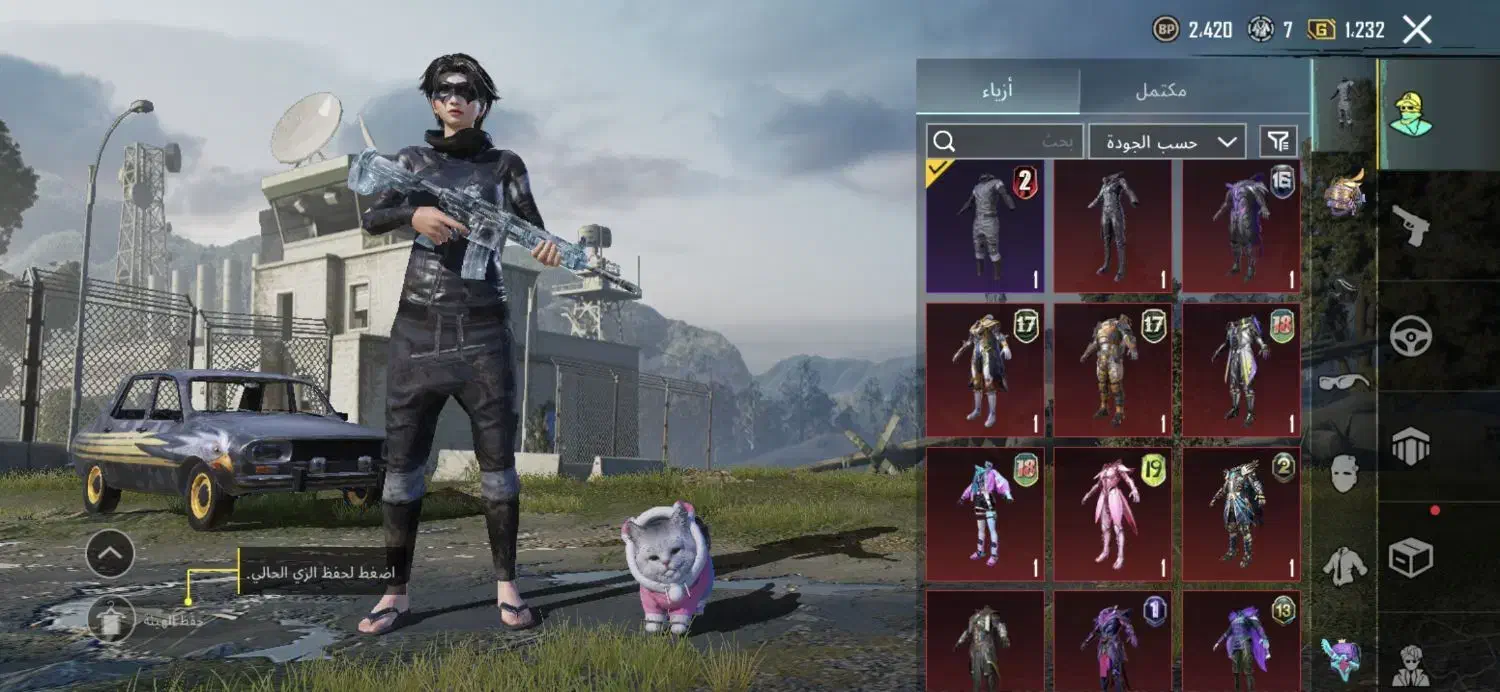The height and width of the screenshot is (692, 1500).
Task: Open the funnel filter button
Action: [1279, 142]
